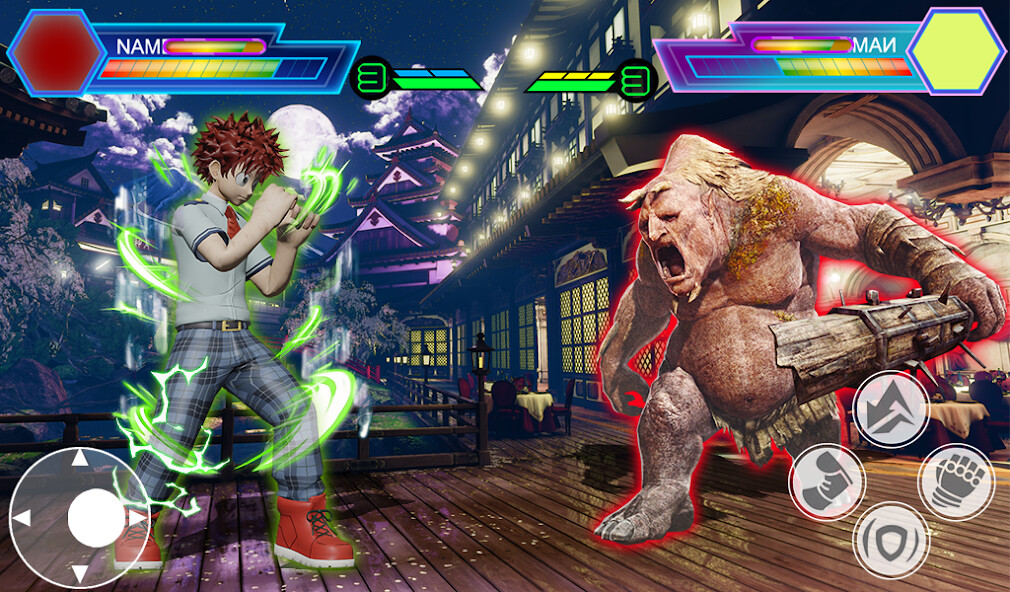1010x592 pixels.
Task: Trigger the jagged arrow special attack button
Action: coord(891,408)
